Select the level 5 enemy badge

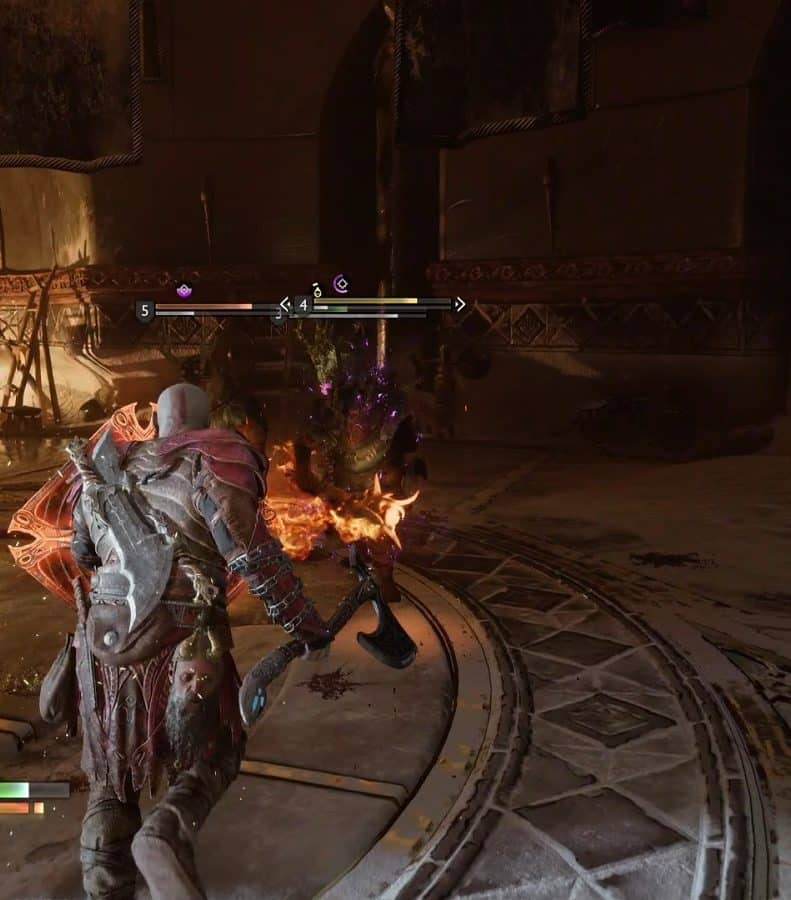pyautogui.click(x=145, y=311)
